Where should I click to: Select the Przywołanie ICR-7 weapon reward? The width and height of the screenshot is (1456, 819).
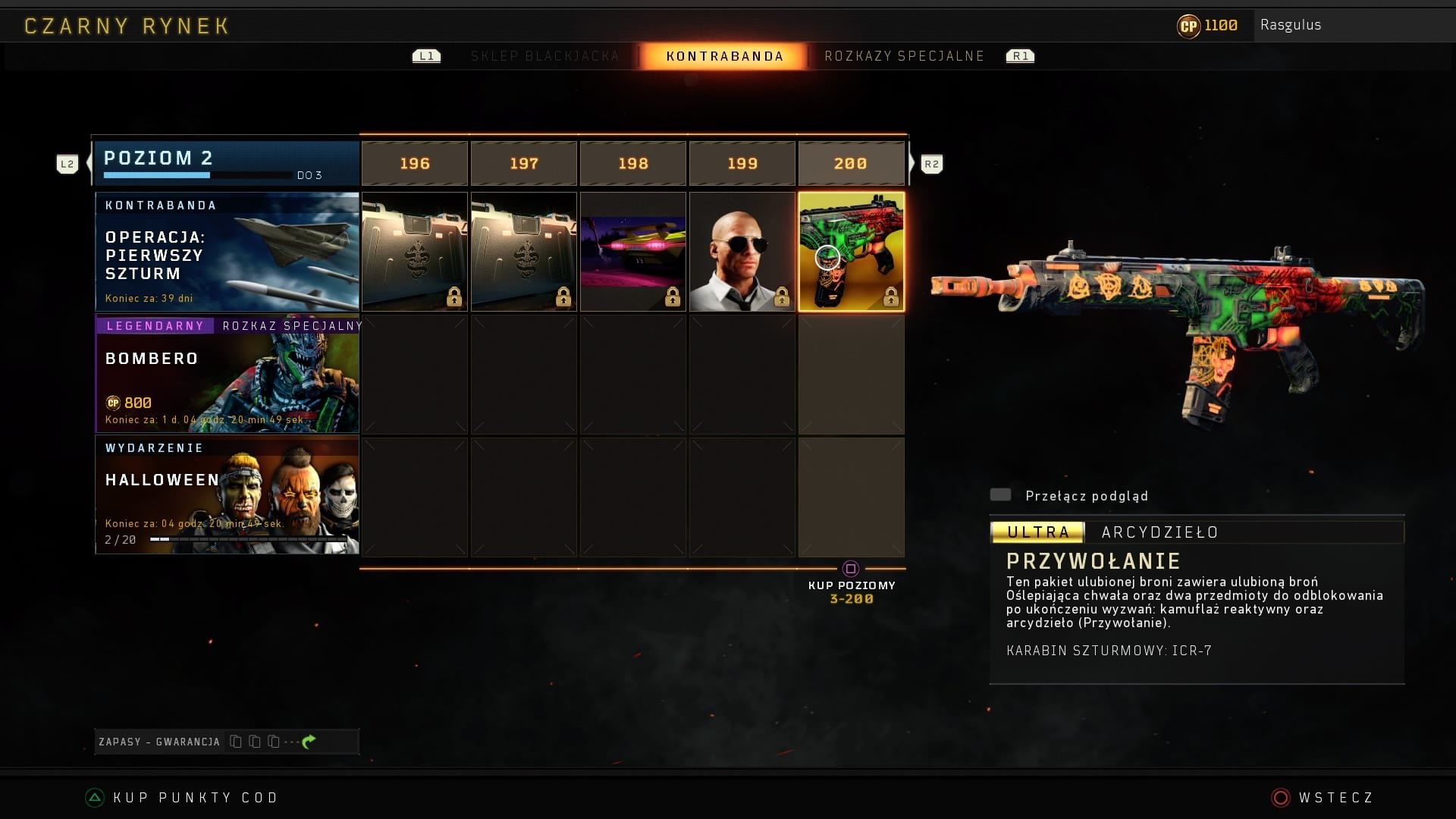click(x=851, y=252)
